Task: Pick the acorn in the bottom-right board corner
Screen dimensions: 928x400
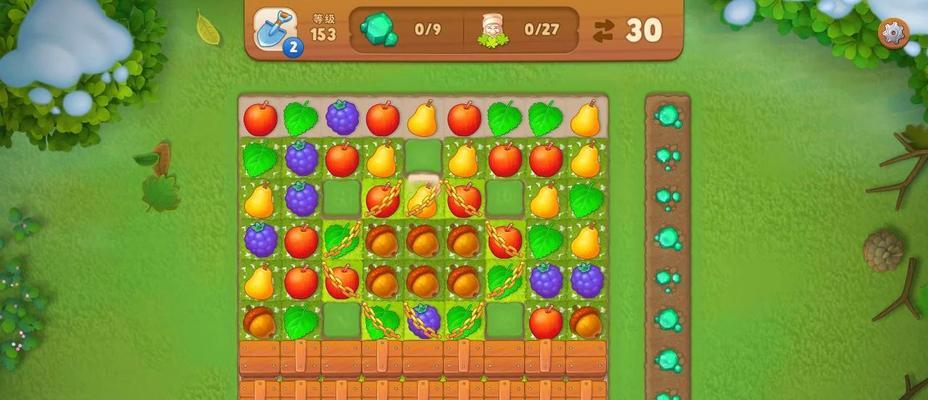Action: pos(586,321)
